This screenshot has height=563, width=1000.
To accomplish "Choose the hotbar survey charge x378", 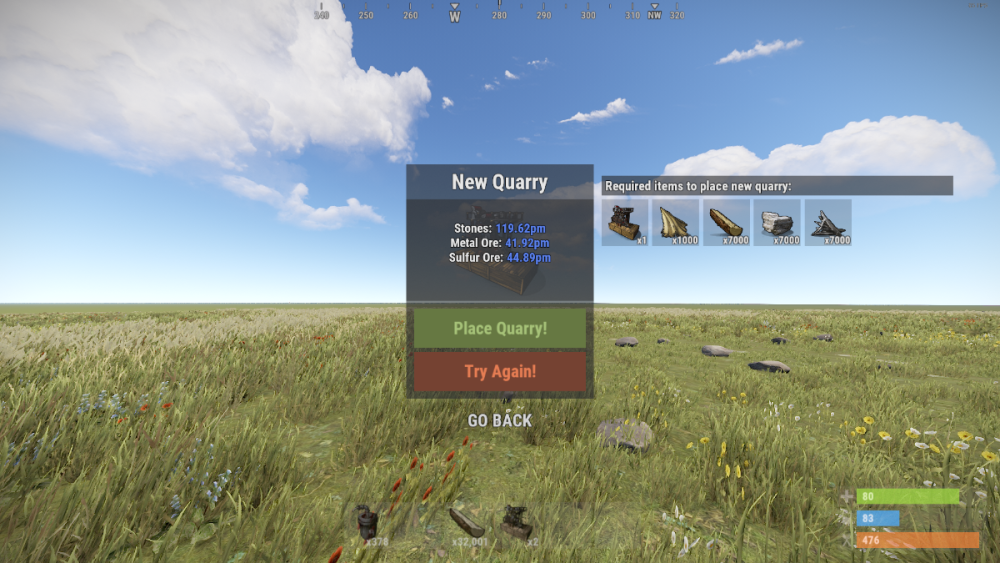I will click(x=370, y=524).
